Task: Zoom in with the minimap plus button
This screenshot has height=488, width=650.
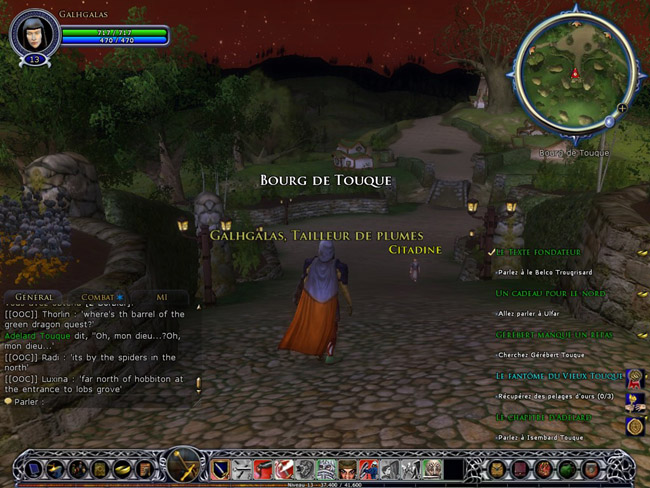Action: click(622, 107)
